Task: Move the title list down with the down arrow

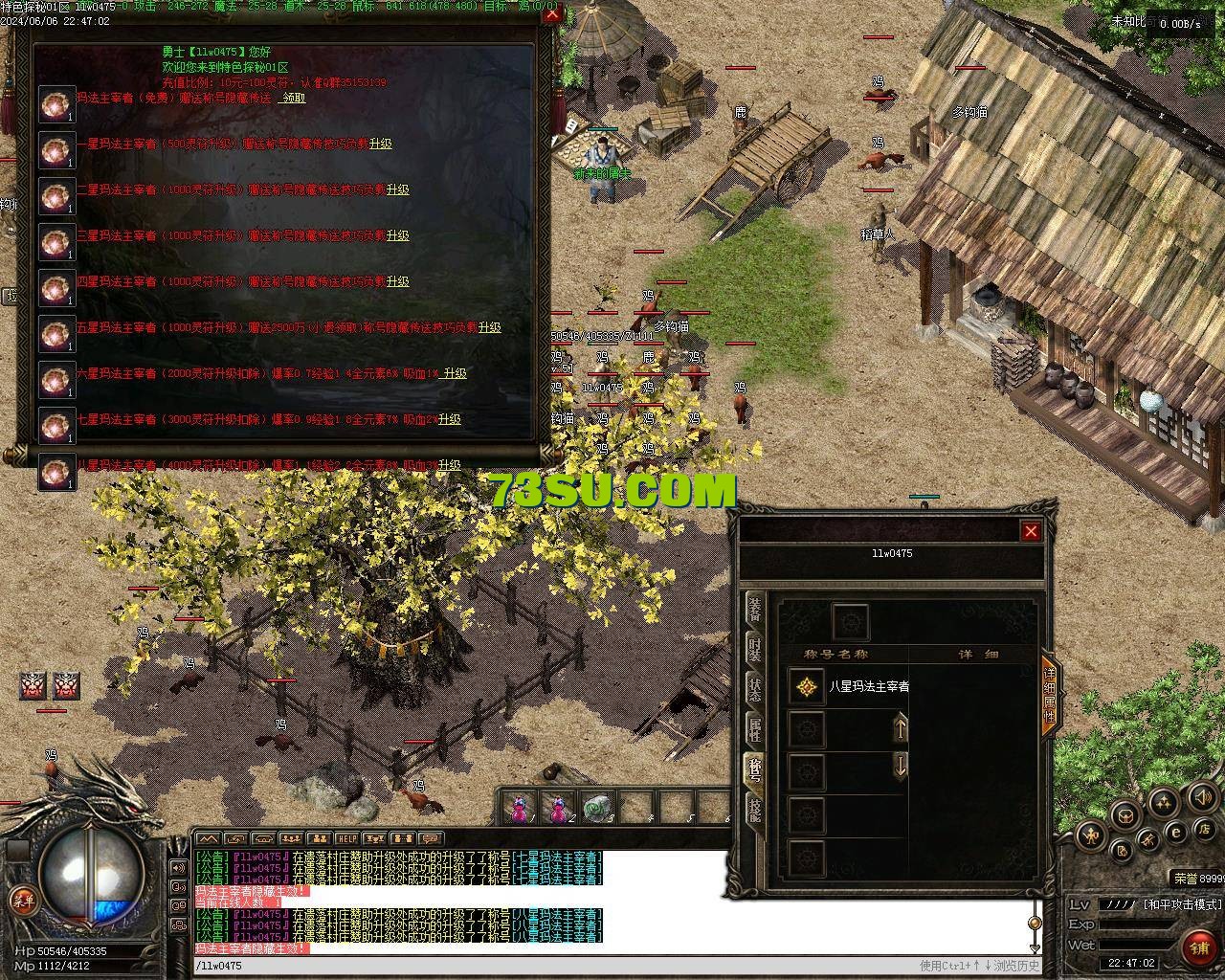Action: [900, 765]
